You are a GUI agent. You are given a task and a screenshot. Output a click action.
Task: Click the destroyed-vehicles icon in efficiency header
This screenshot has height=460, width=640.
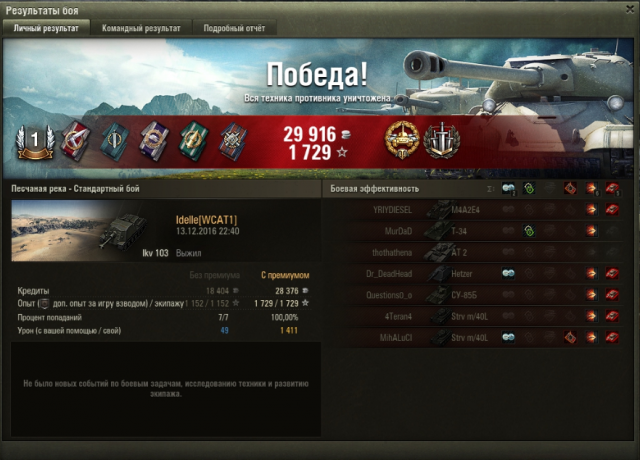(611, 188)
